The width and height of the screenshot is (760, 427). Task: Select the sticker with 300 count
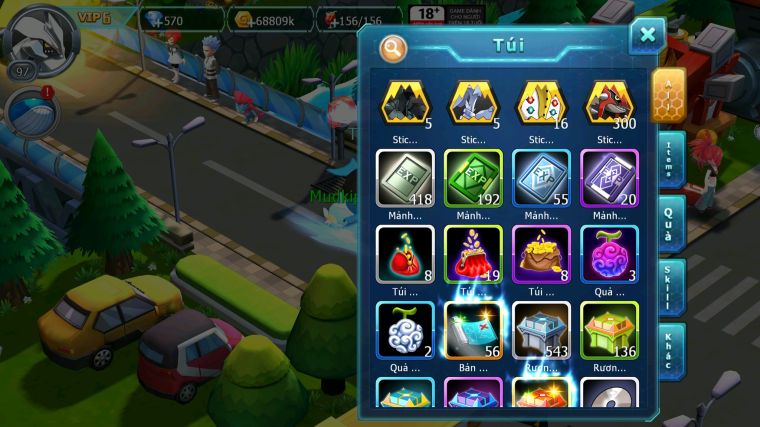[609, 103]
